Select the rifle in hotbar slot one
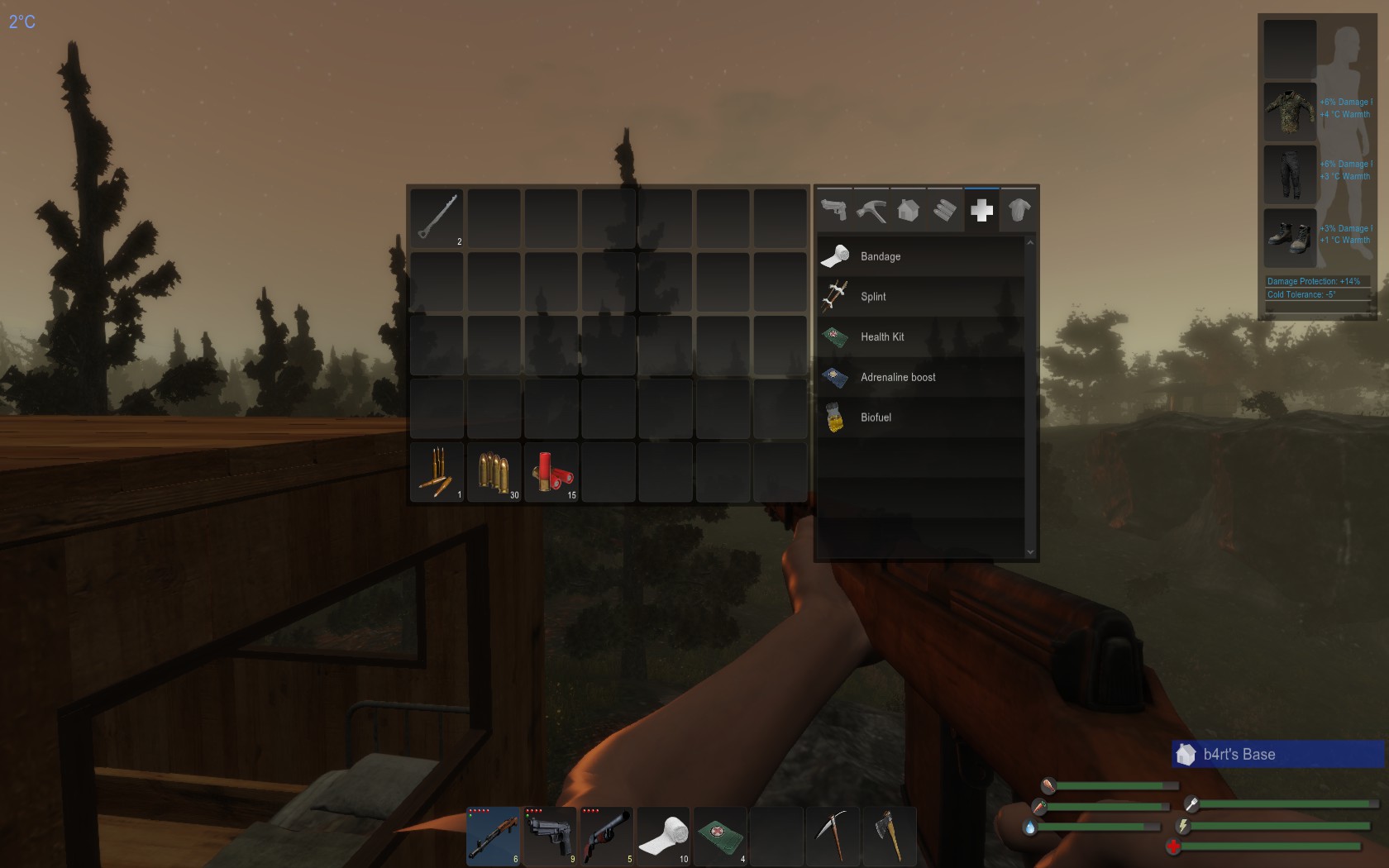1389x868 pixels. tap(493, 837)
